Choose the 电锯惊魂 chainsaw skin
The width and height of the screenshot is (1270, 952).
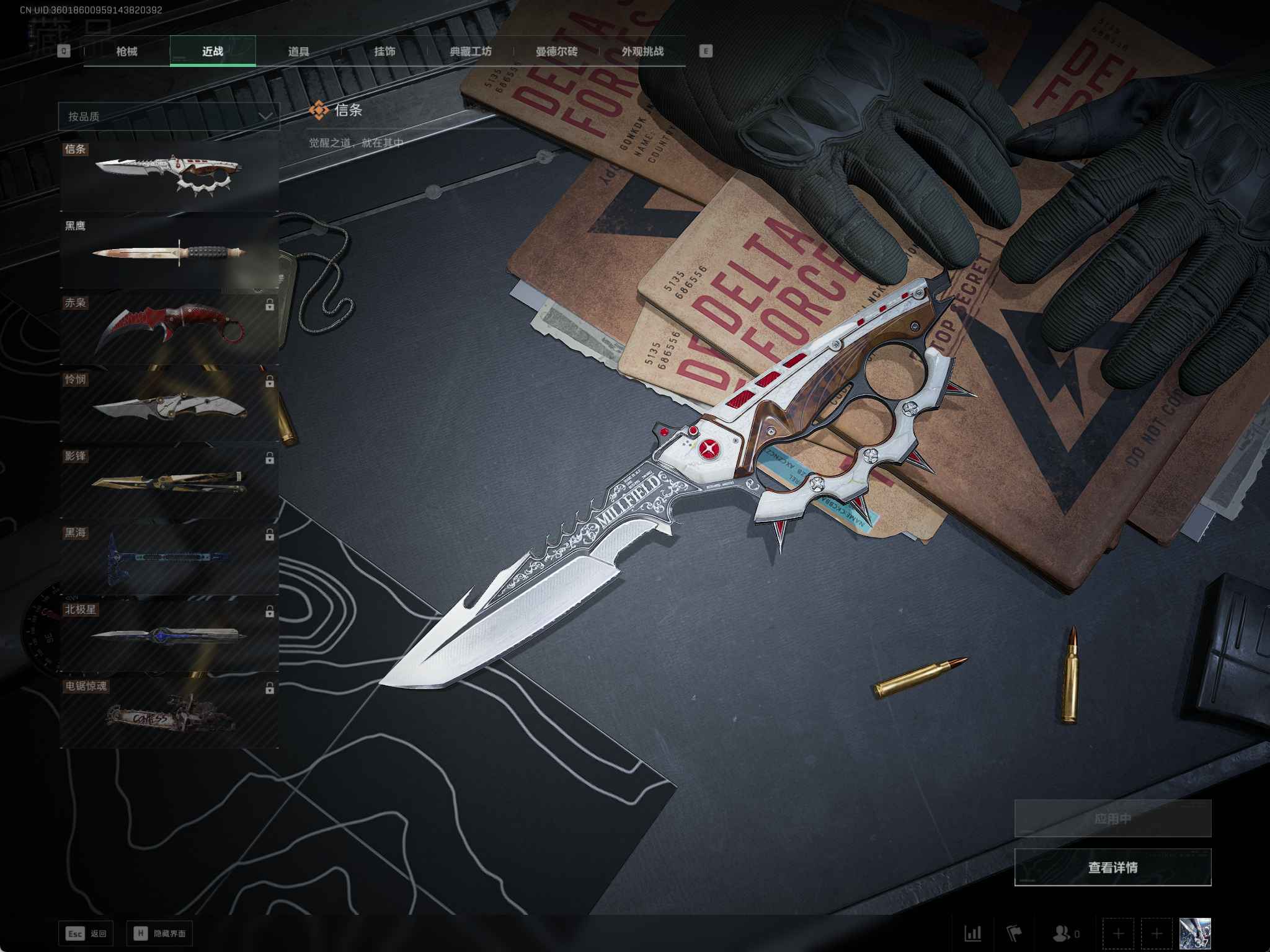click(169, 713)
